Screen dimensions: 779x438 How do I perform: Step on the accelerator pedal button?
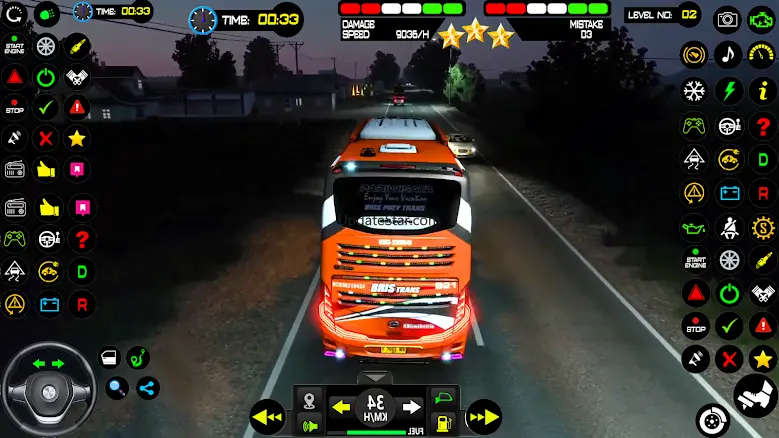pos(755,396)
